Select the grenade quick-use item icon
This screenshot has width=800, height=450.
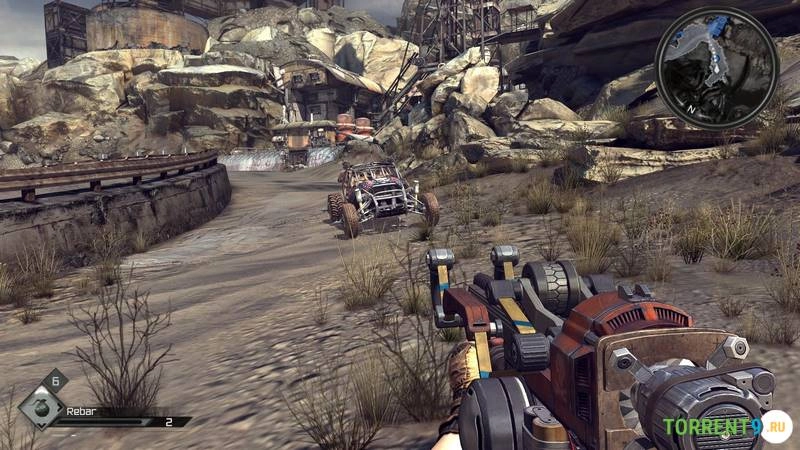coord(41,406)
